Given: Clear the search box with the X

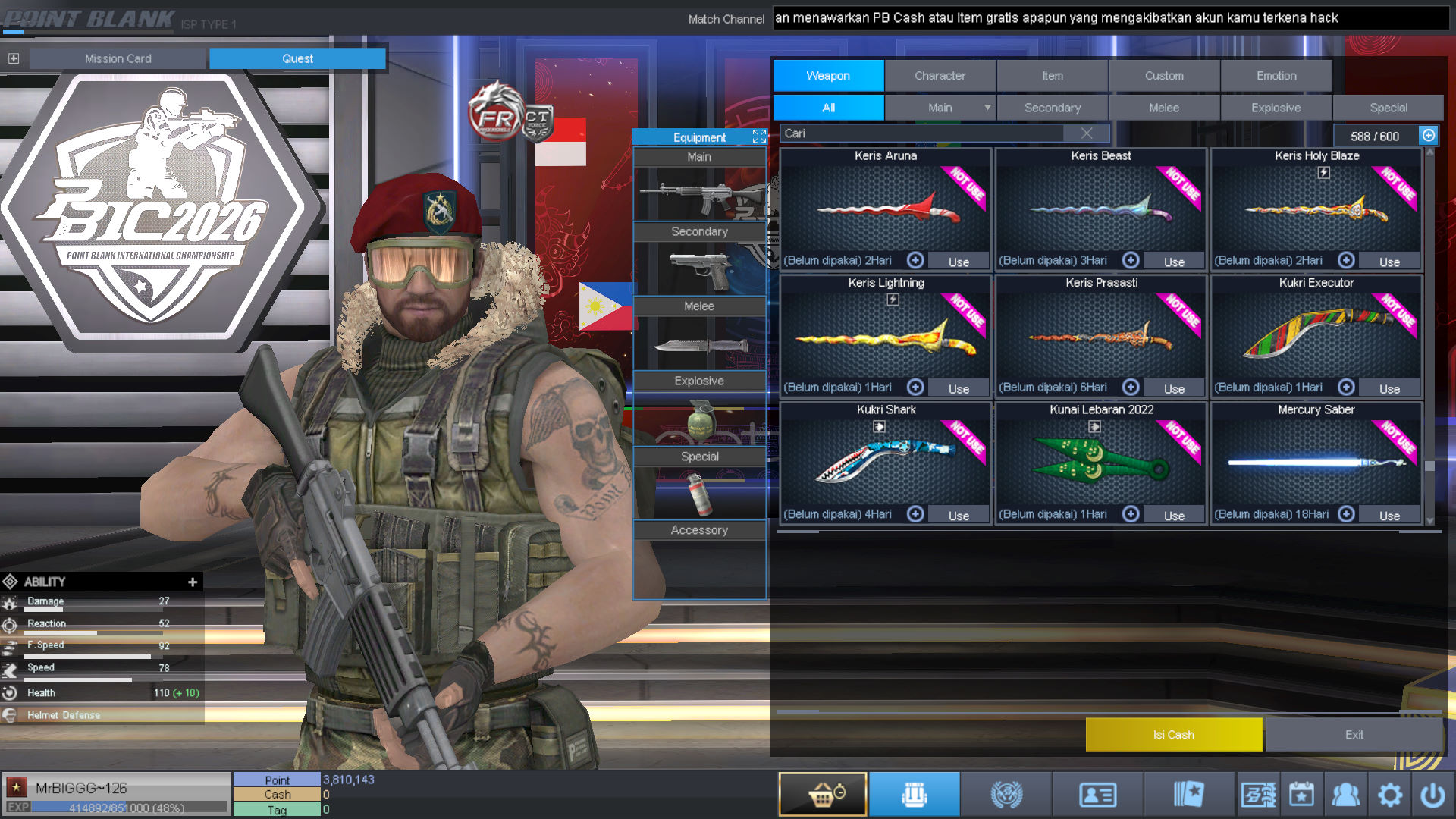Looking at the screenshot, I should [x=1087, y=133].
